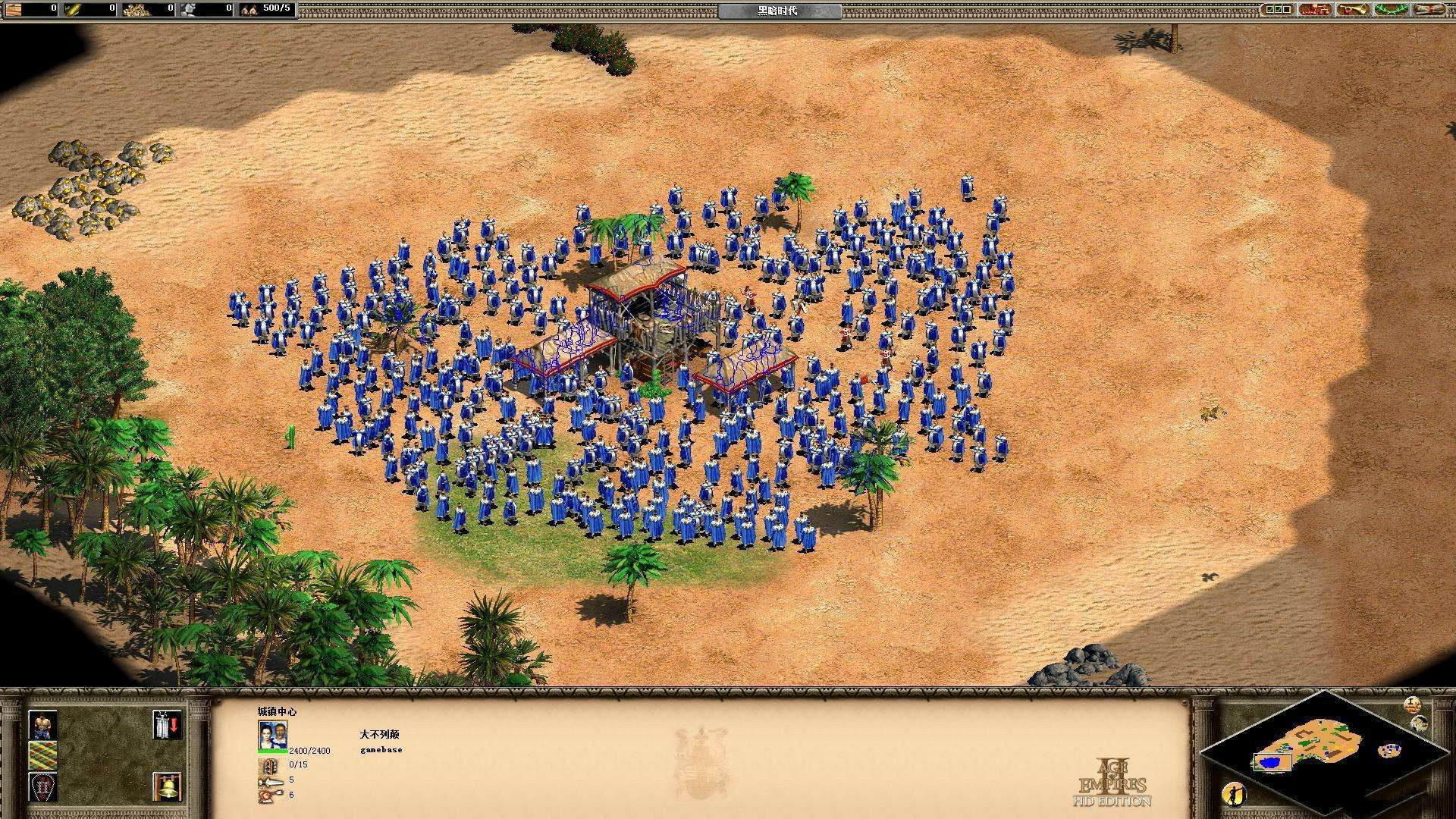Advance to the Feudal Age
Image resolution: width=1456 pixels, height=819 pixels.
tap(42, 786)
